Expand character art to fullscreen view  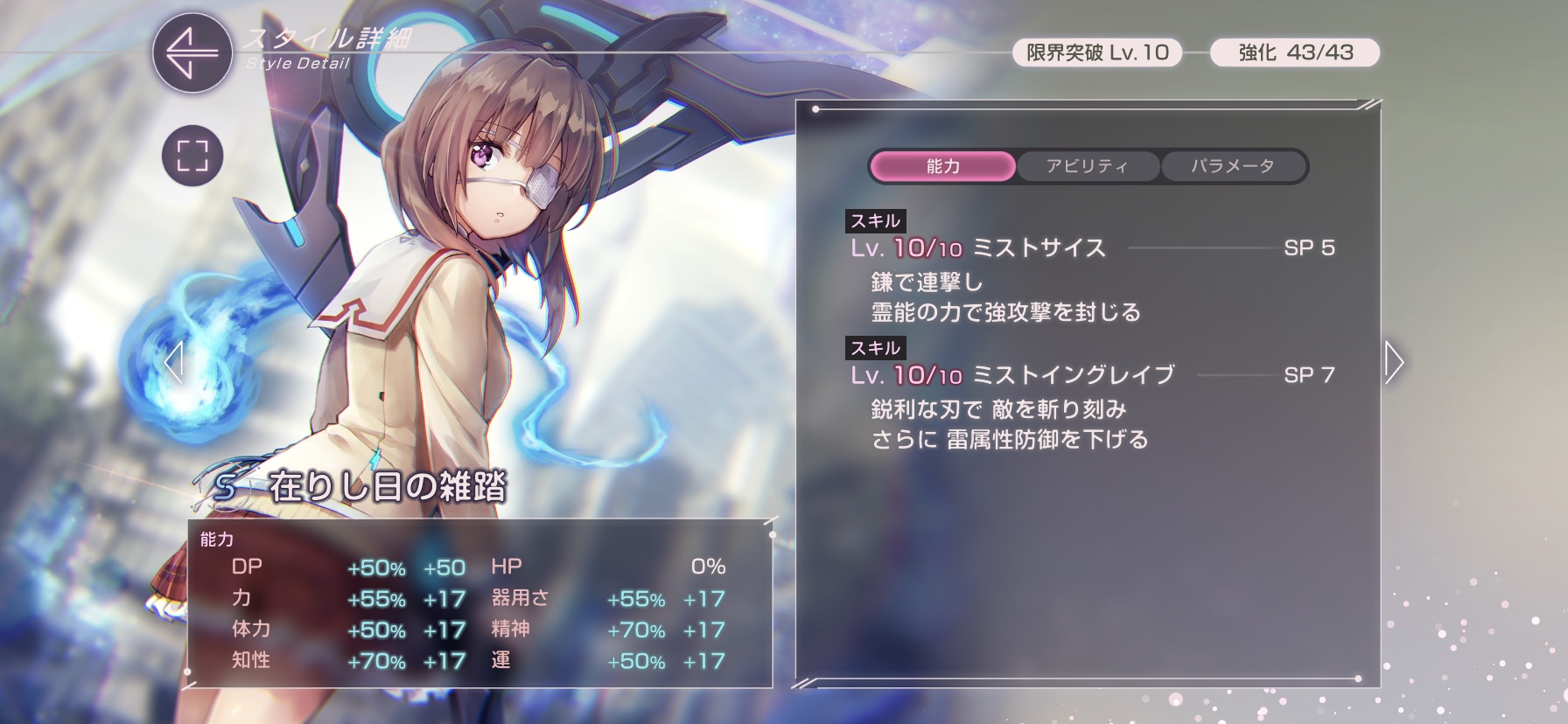(x=192, y=157)
